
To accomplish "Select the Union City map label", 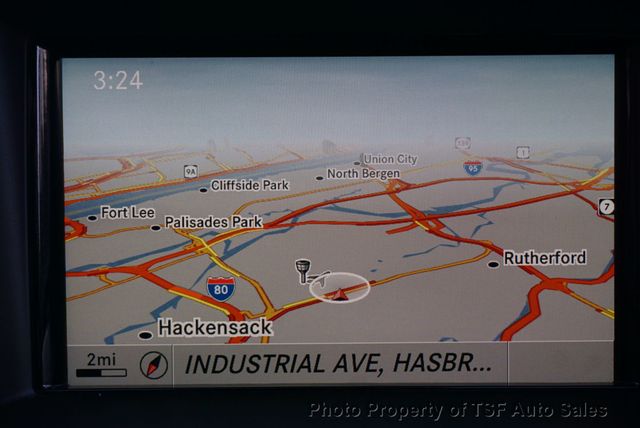I will pyautogui.click(x=390, y=159).
